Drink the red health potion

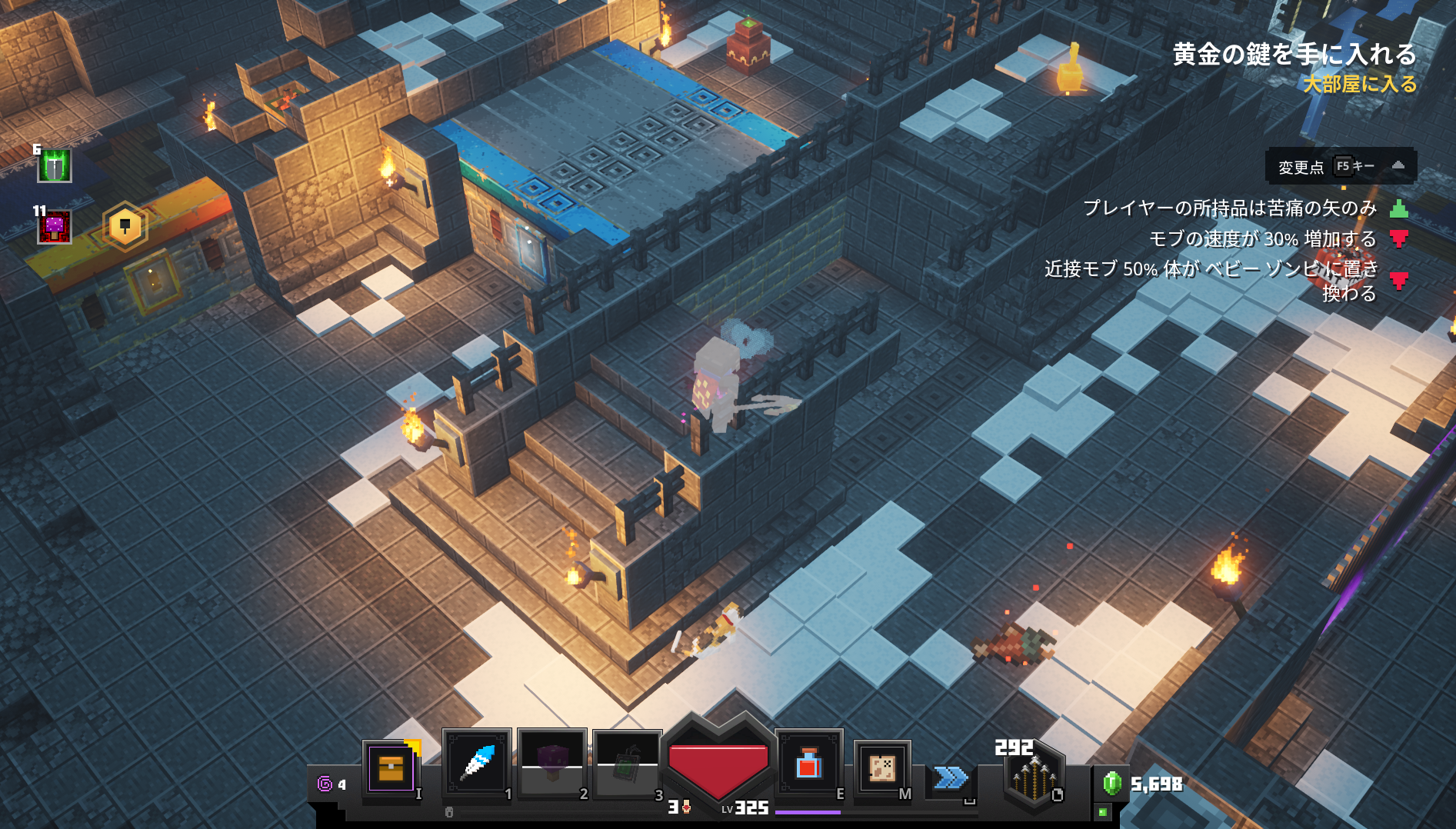[808, 764]
